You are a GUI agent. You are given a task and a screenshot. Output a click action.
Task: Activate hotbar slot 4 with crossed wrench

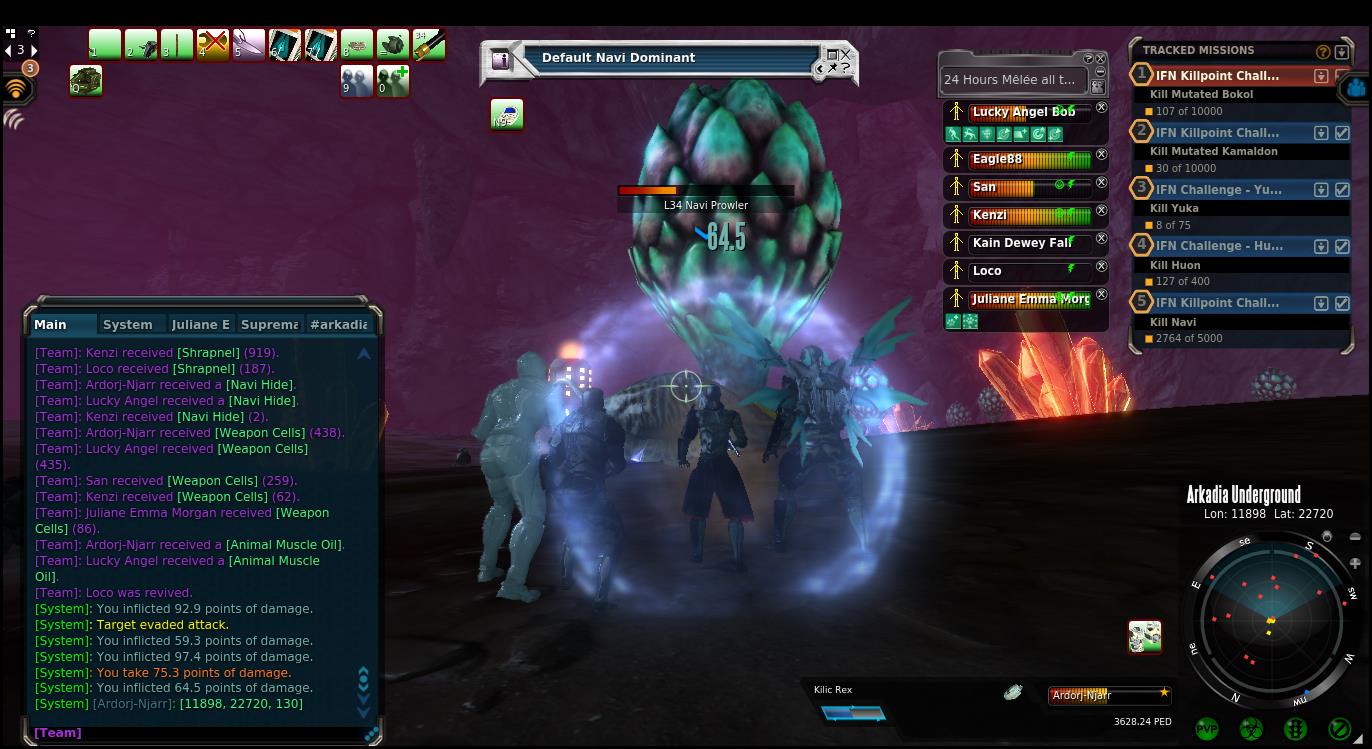point(212,45)
